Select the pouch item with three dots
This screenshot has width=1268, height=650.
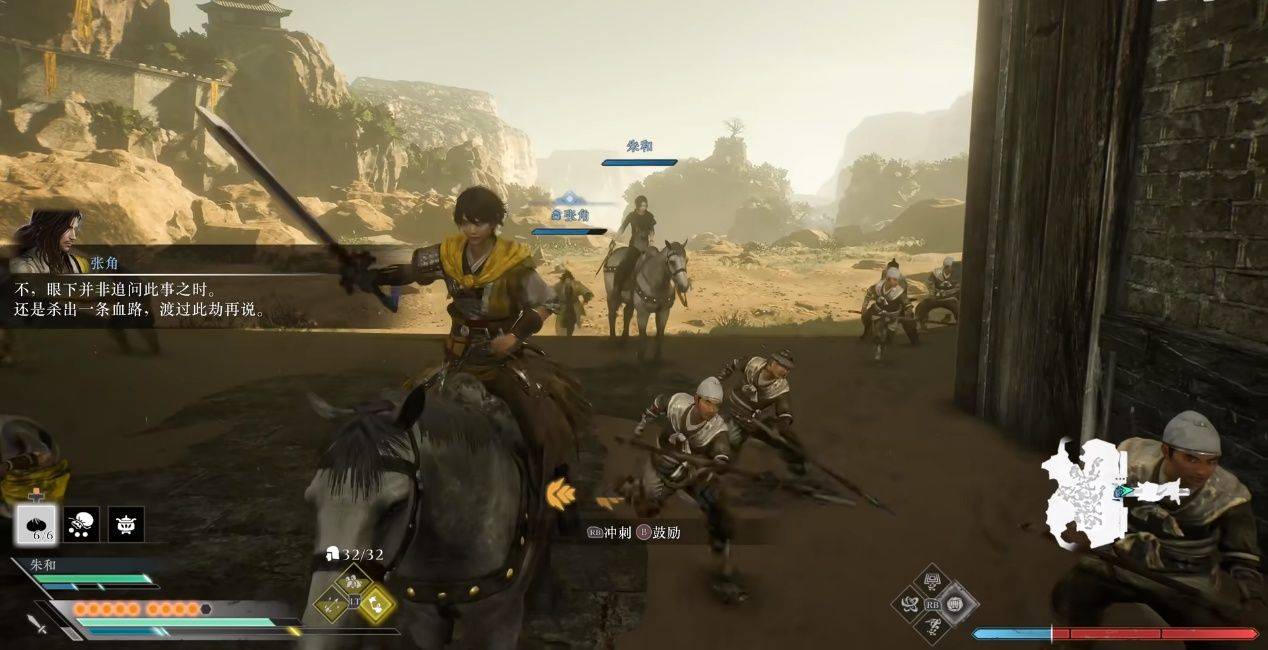pyautogui.click(x=82, y=523)
